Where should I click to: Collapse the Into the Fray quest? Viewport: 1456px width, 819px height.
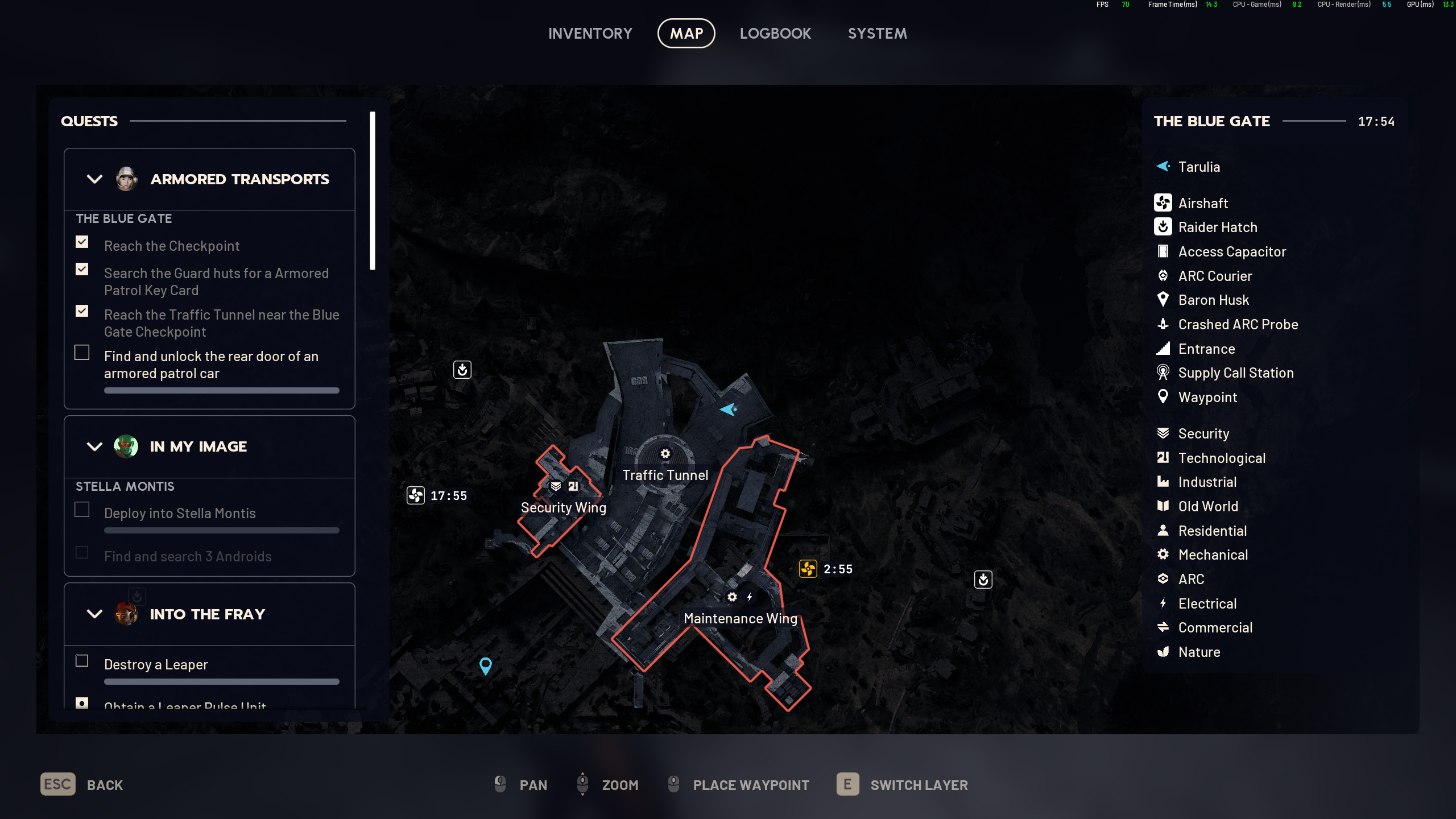click(x=94, y=614)
